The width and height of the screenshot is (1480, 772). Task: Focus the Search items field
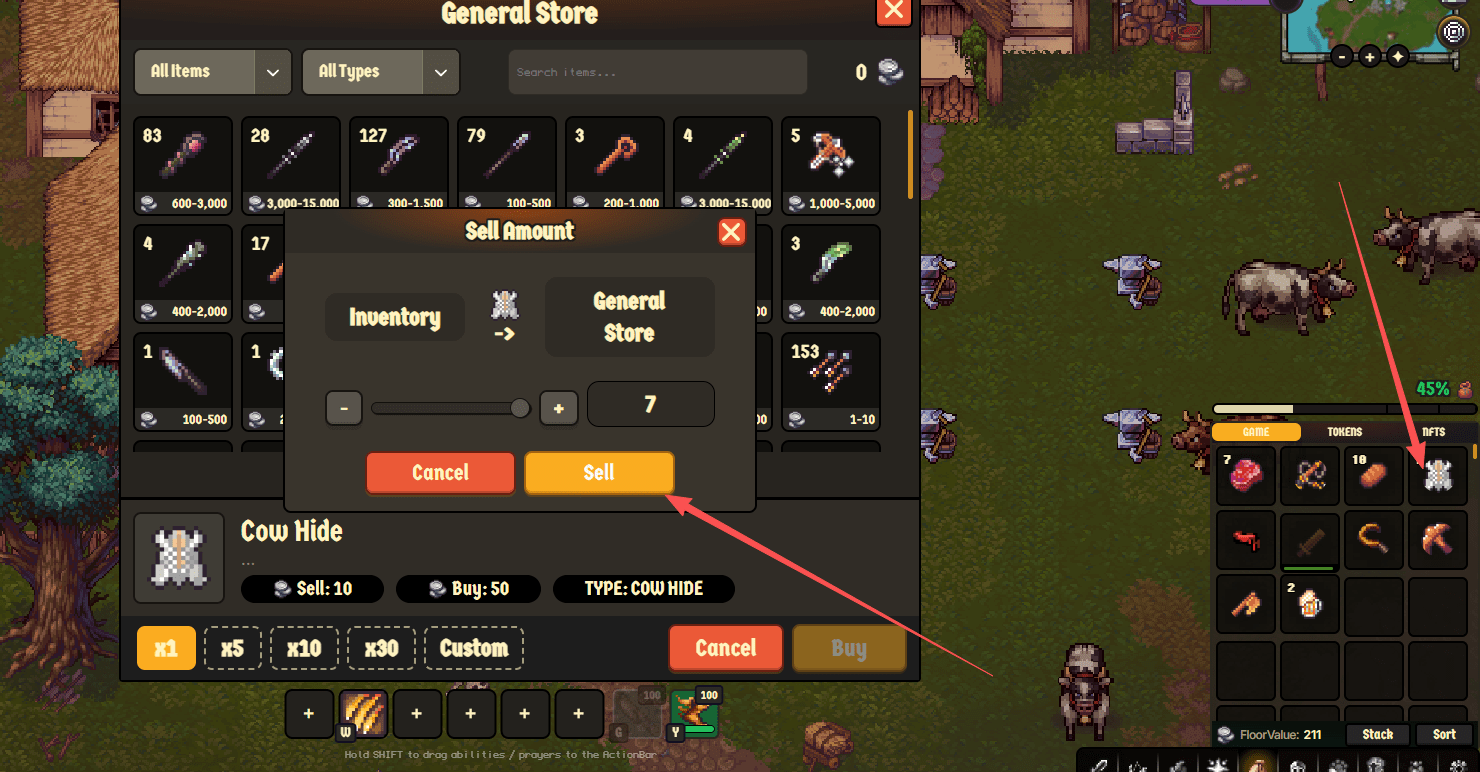coord(657,72)
